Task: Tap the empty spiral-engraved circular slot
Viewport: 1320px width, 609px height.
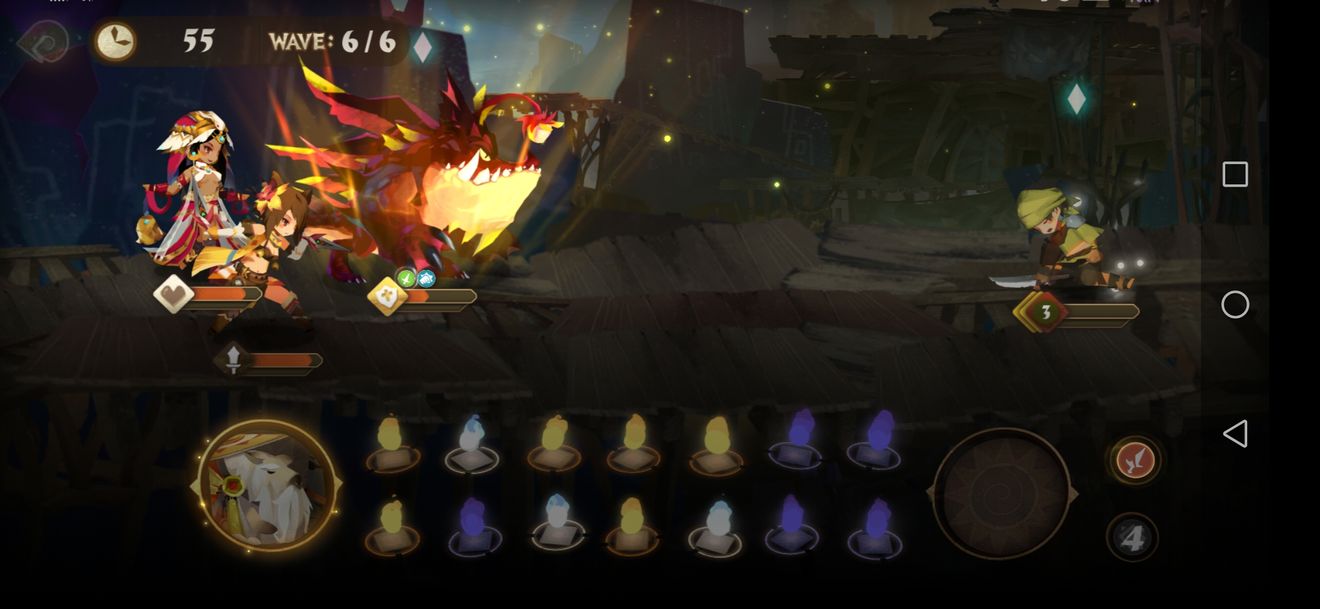Action: (1001, 493)
